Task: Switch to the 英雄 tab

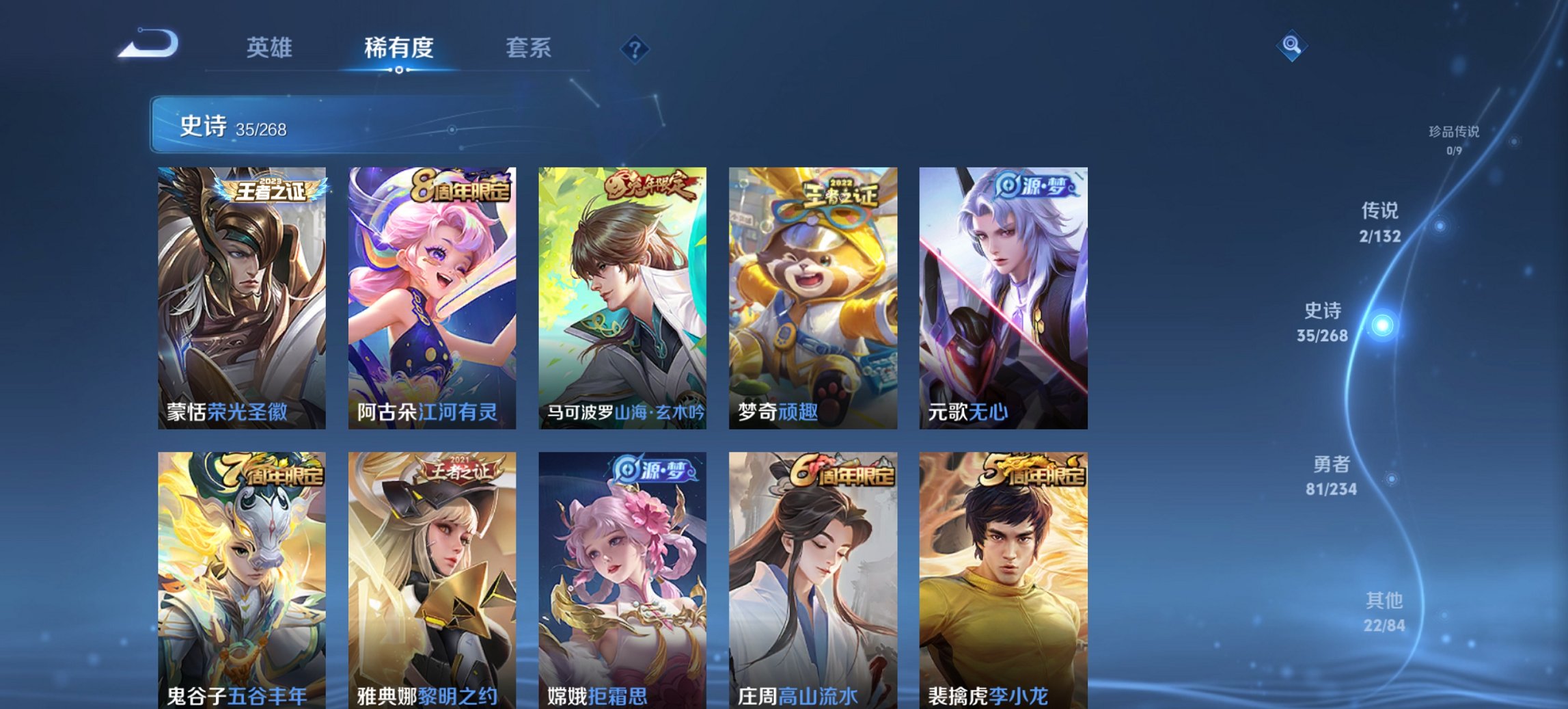Action: tap(272, 48)
